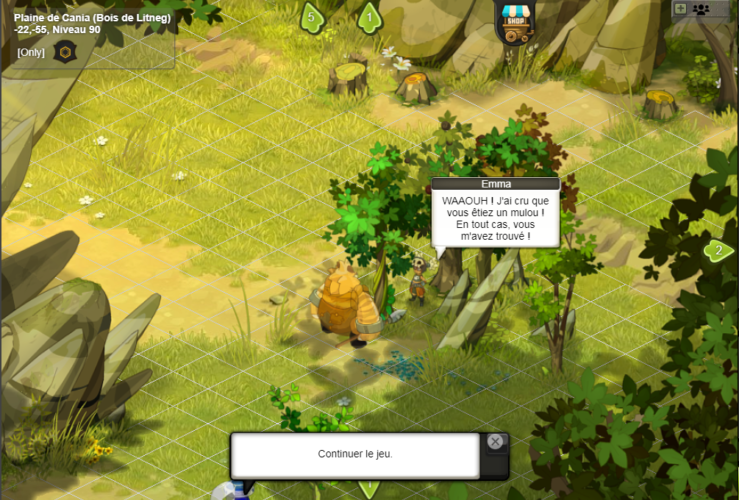Screen dimensions: 739x500
Task: Click Emma's speech bubble
Action: click(495, 218)
